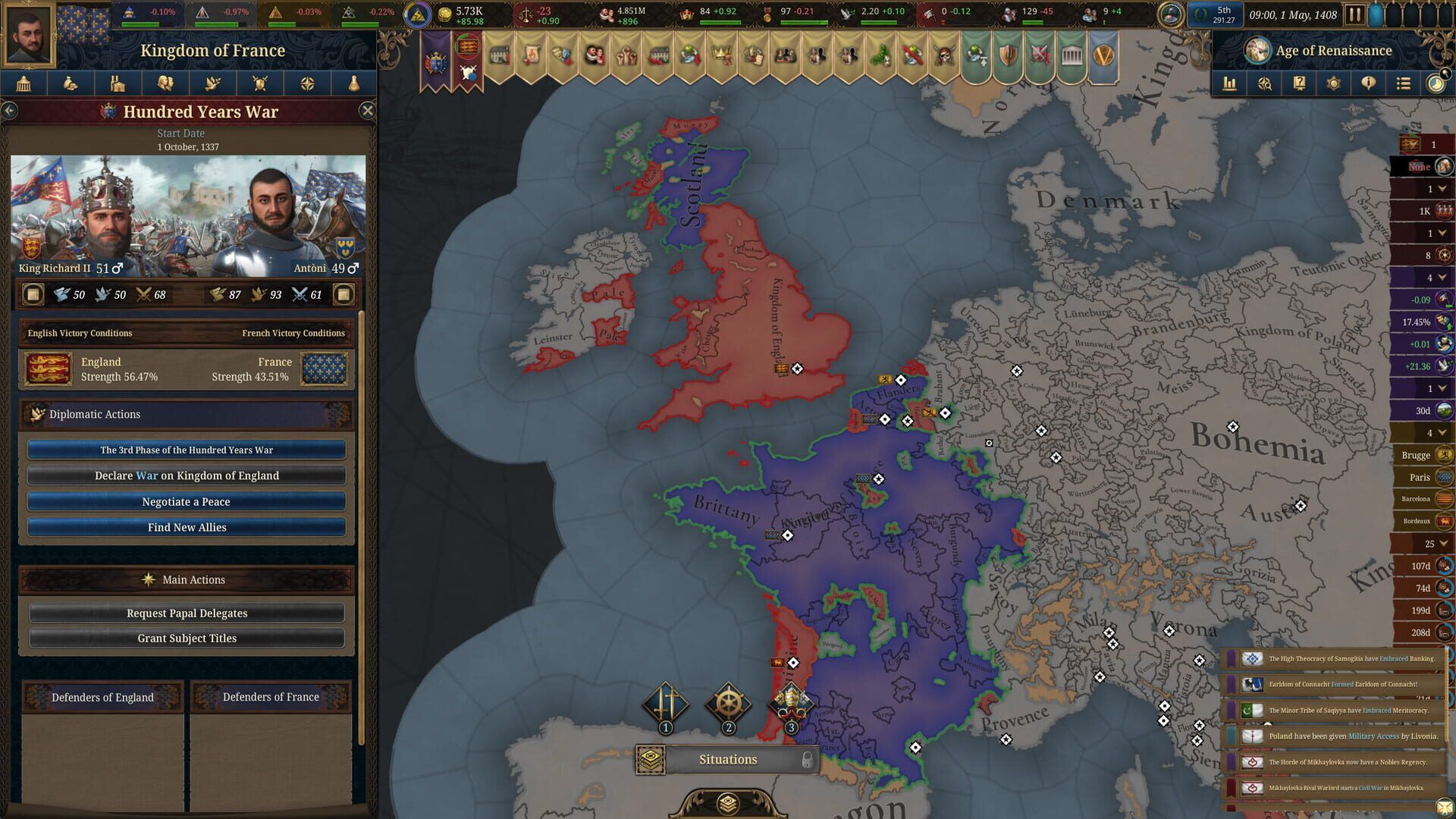Open the ledger bar chart icon

tap(1232, 83)
